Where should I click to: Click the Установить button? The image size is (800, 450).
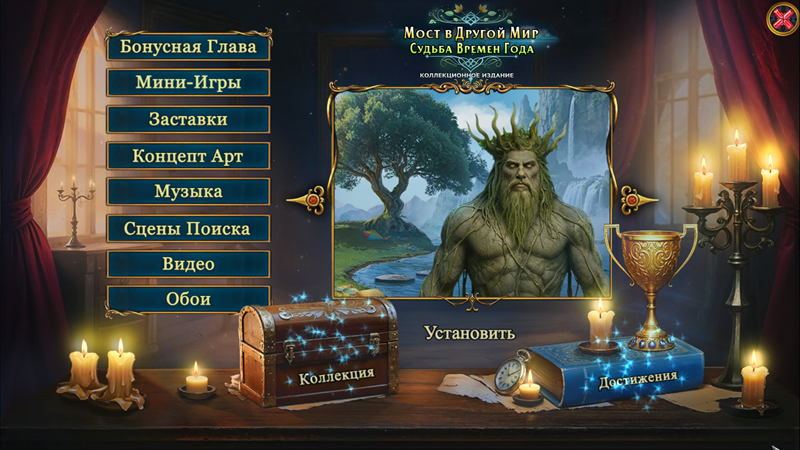[x=469, y=332]
